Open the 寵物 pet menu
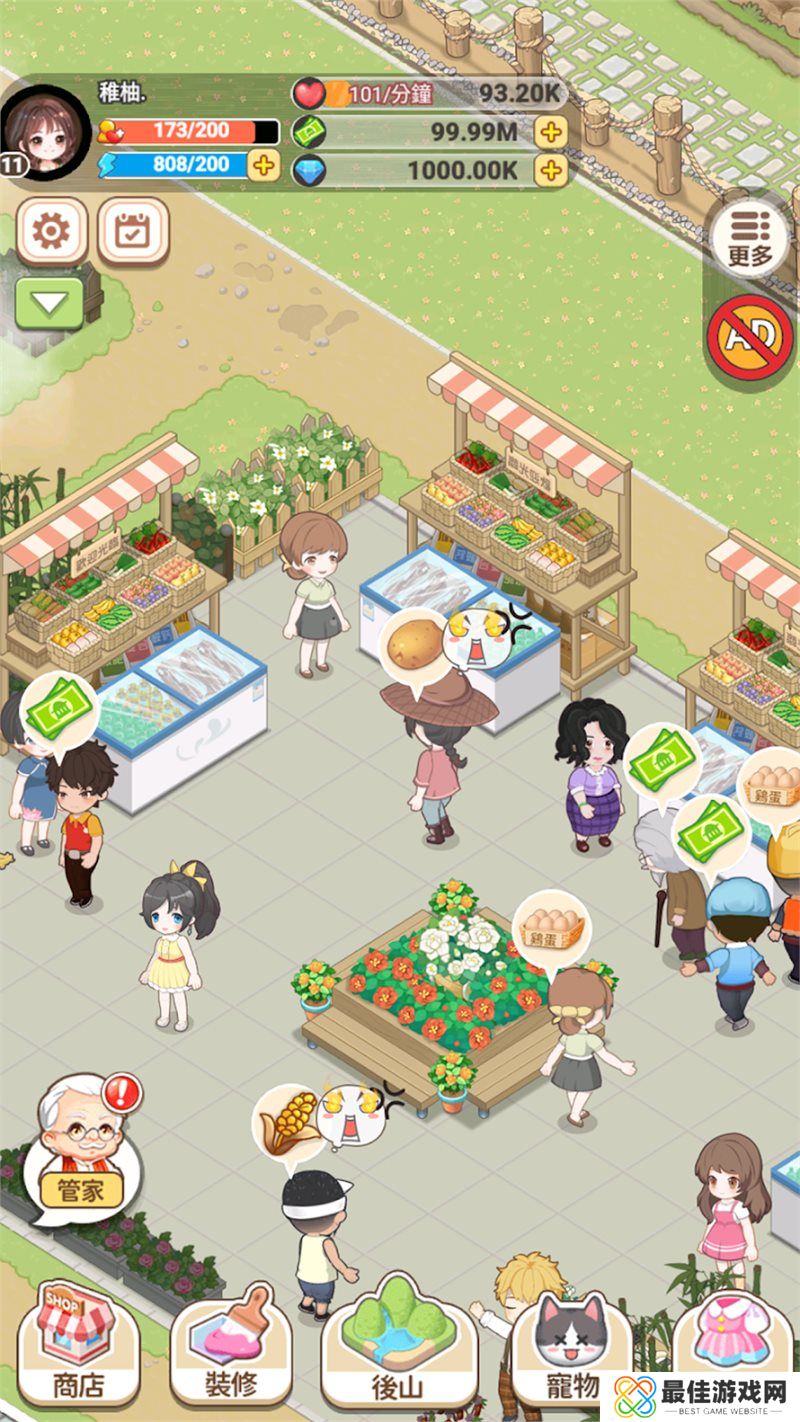800x1422 pixels. 571,1345
